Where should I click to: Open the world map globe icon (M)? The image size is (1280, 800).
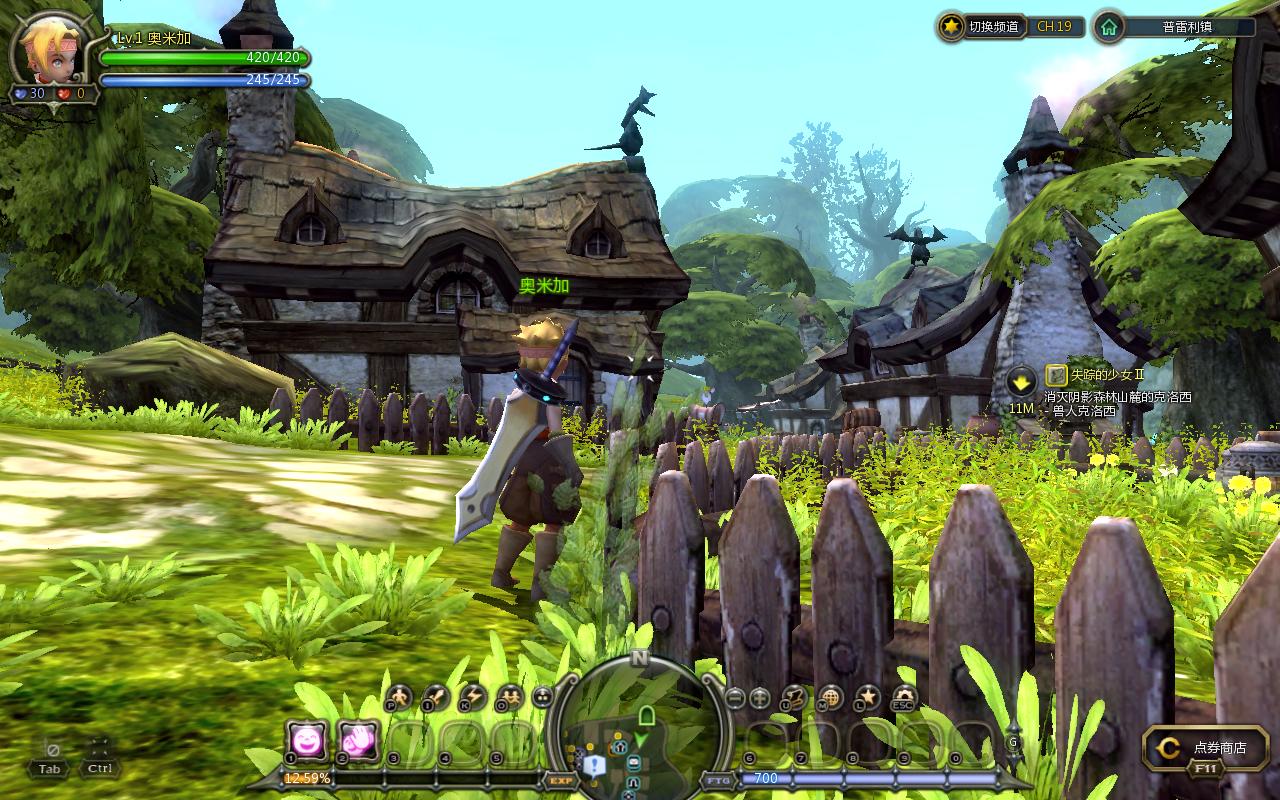(830, 697)
